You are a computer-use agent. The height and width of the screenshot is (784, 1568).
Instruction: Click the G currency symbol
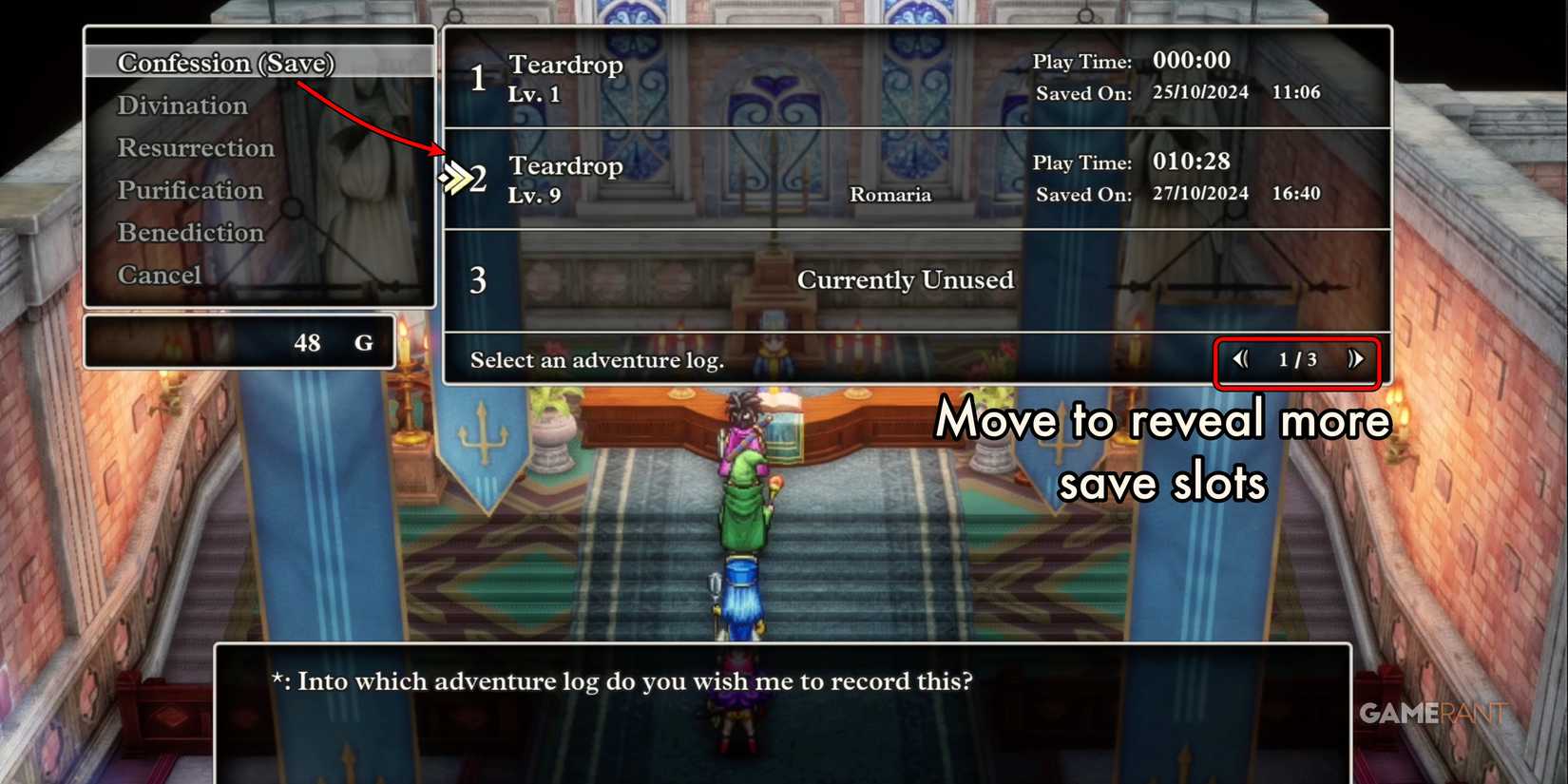point(364,343)
